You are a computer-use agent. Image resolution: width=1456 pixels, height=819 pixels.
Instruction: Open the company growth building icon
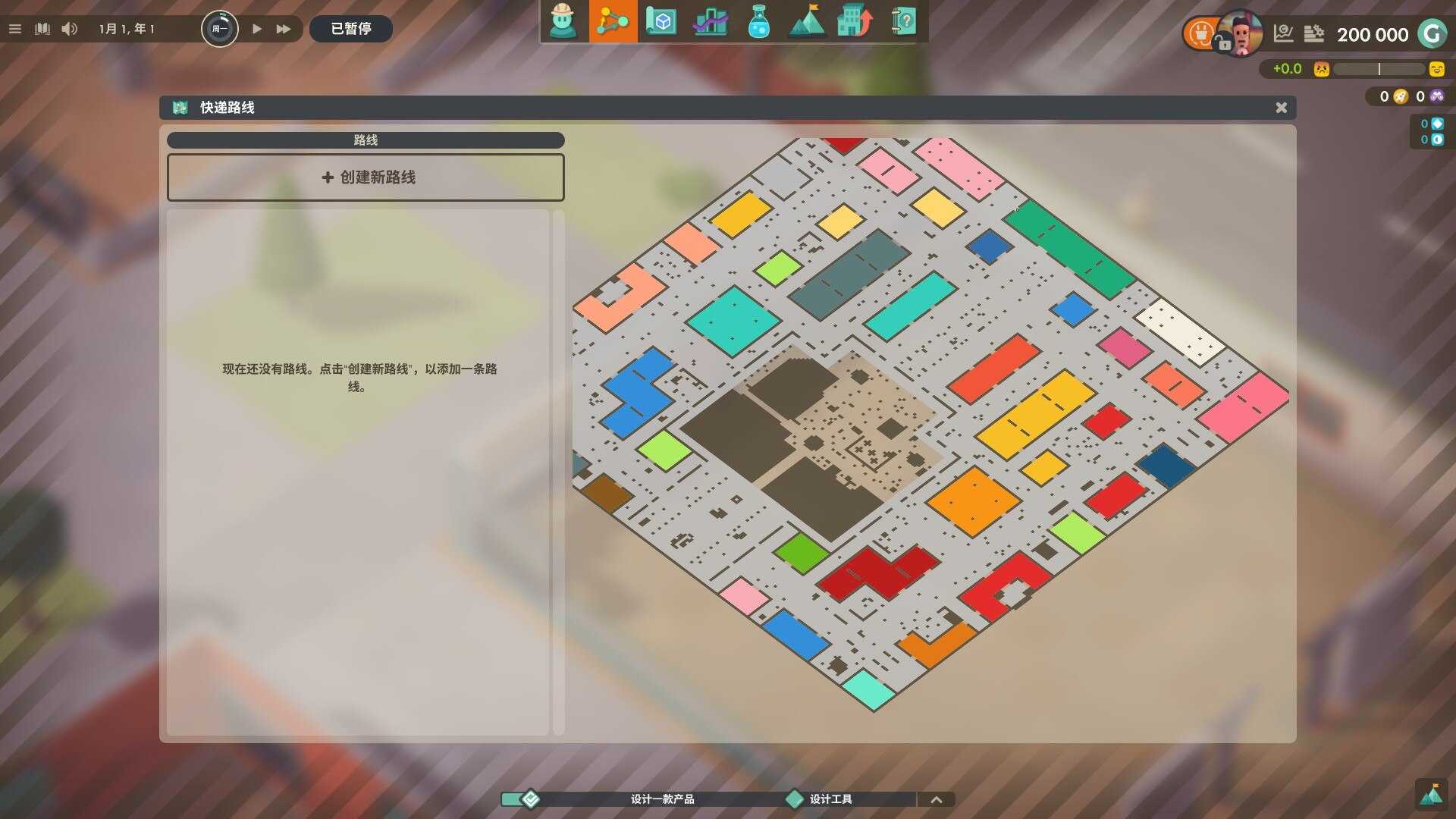click(x=855, y=22)
